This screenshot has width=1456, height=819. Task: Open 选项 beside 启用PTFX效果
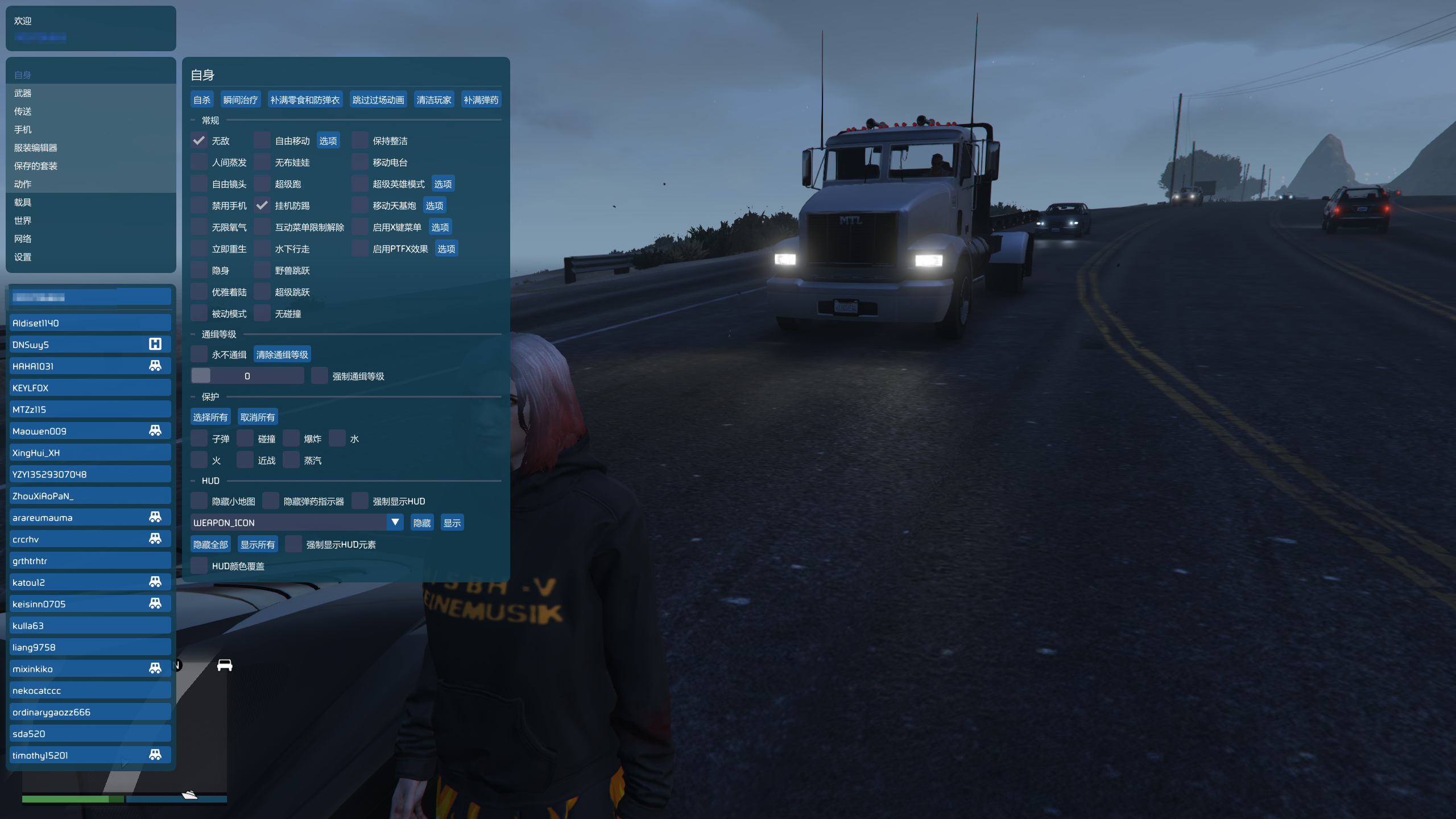click(446, 248)
